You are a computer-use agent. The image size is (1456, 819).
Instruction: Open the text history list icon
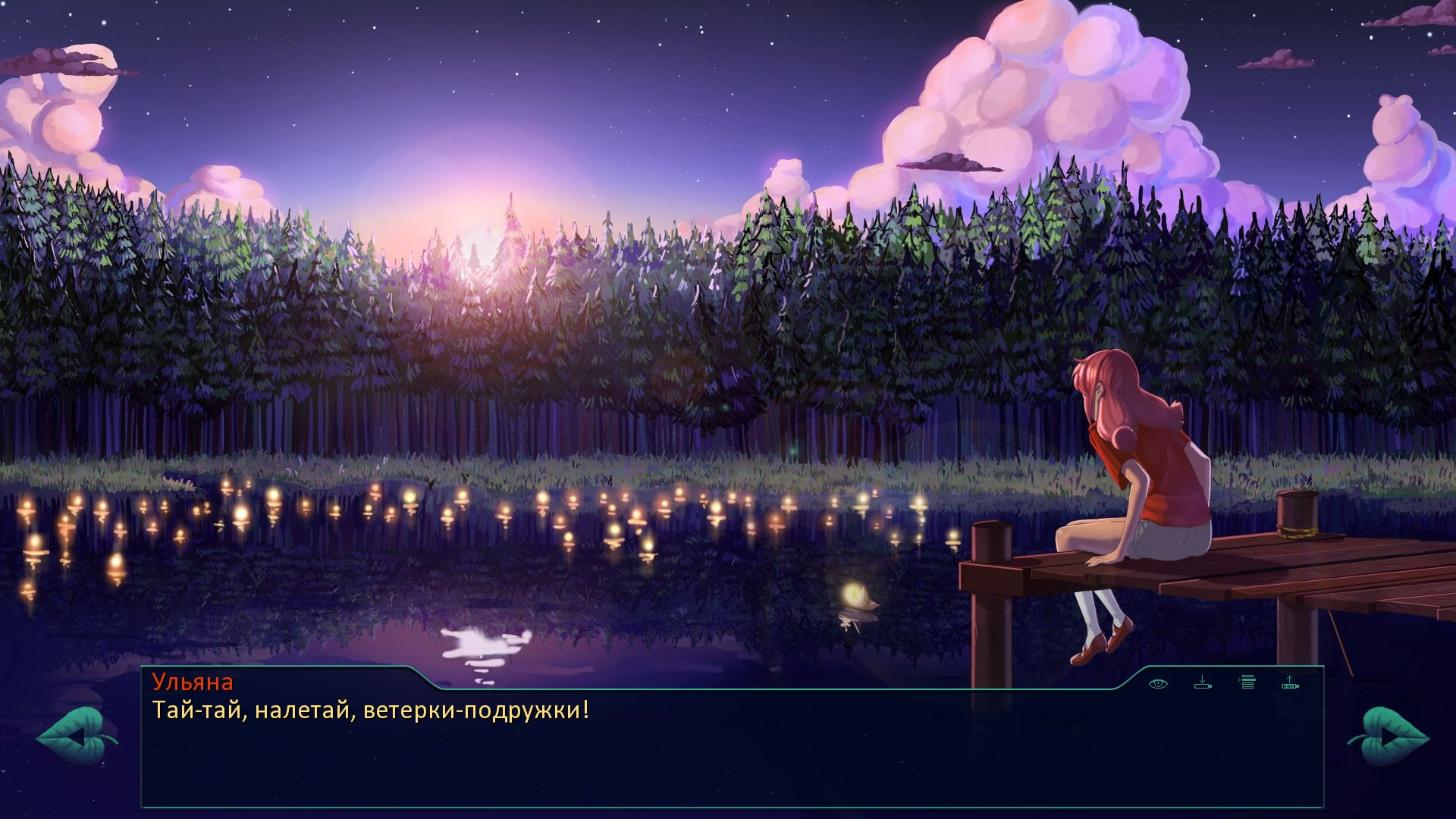tap(1247, 682)
